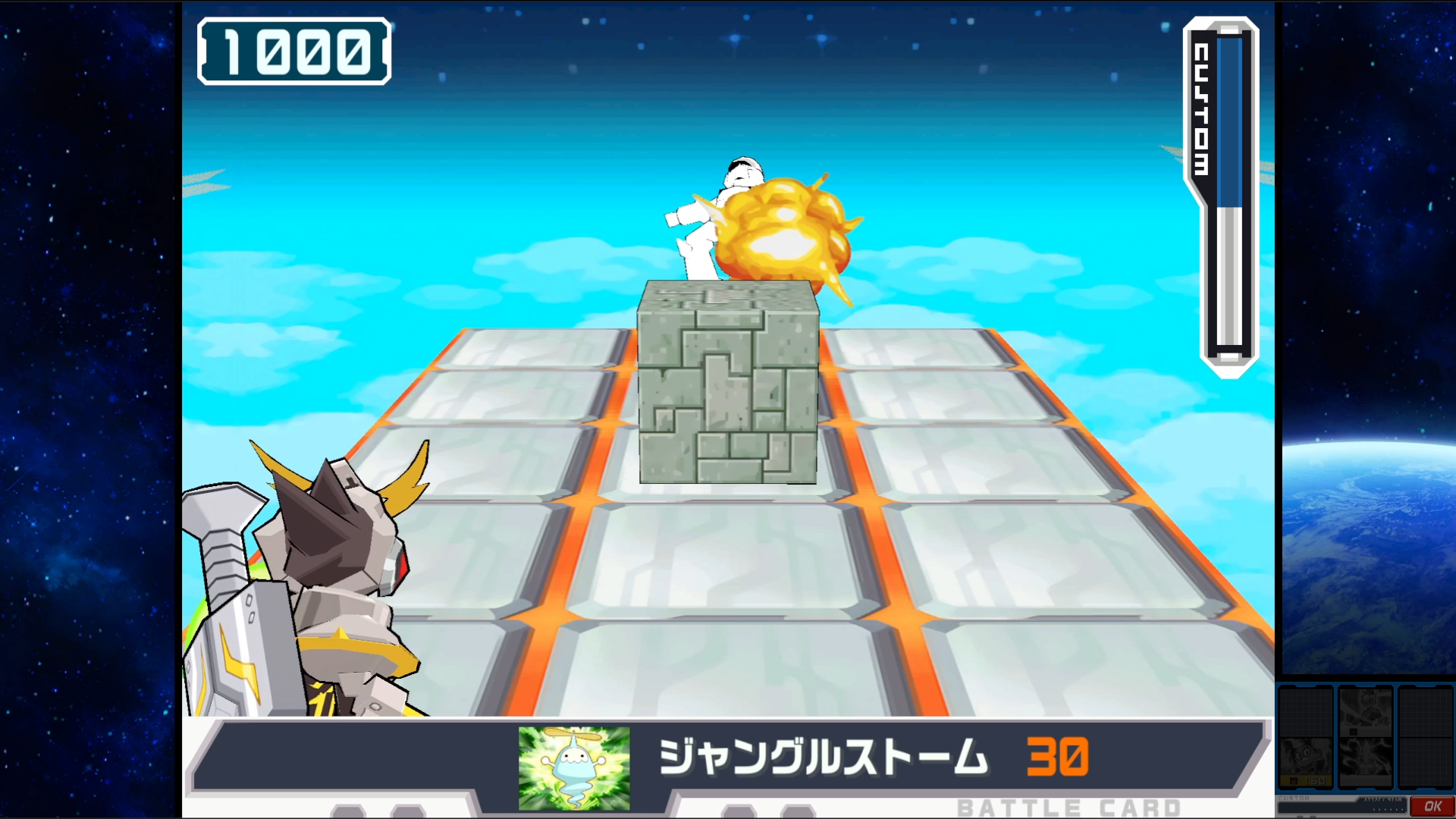Screen dimensions: 1456x819
Task: Toggle the first ATTACK STAR indicator dot
Action: (1373, 811)
